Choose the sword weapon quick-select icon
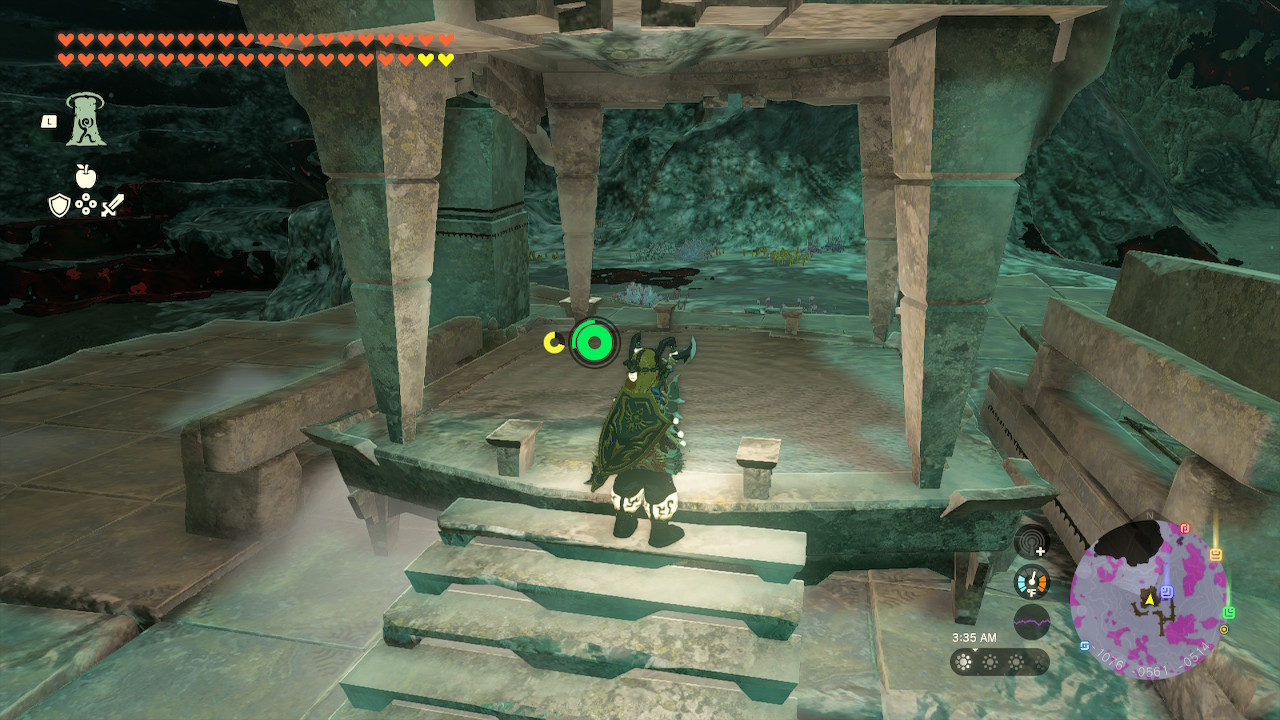 coord(112,206)
